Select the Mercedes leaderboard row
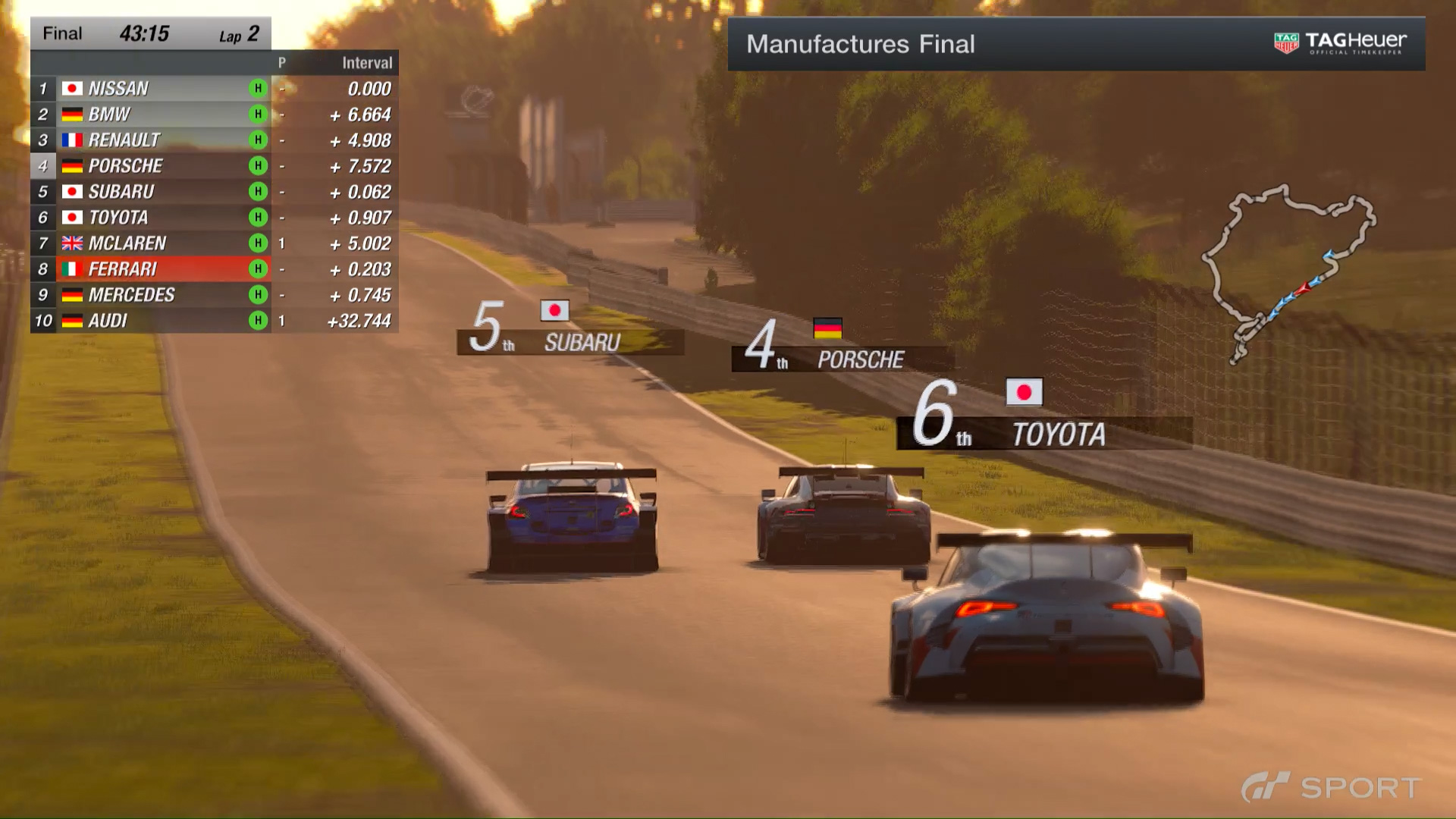The width and height of the screenshot is (1456, 819). pos(212,295)
